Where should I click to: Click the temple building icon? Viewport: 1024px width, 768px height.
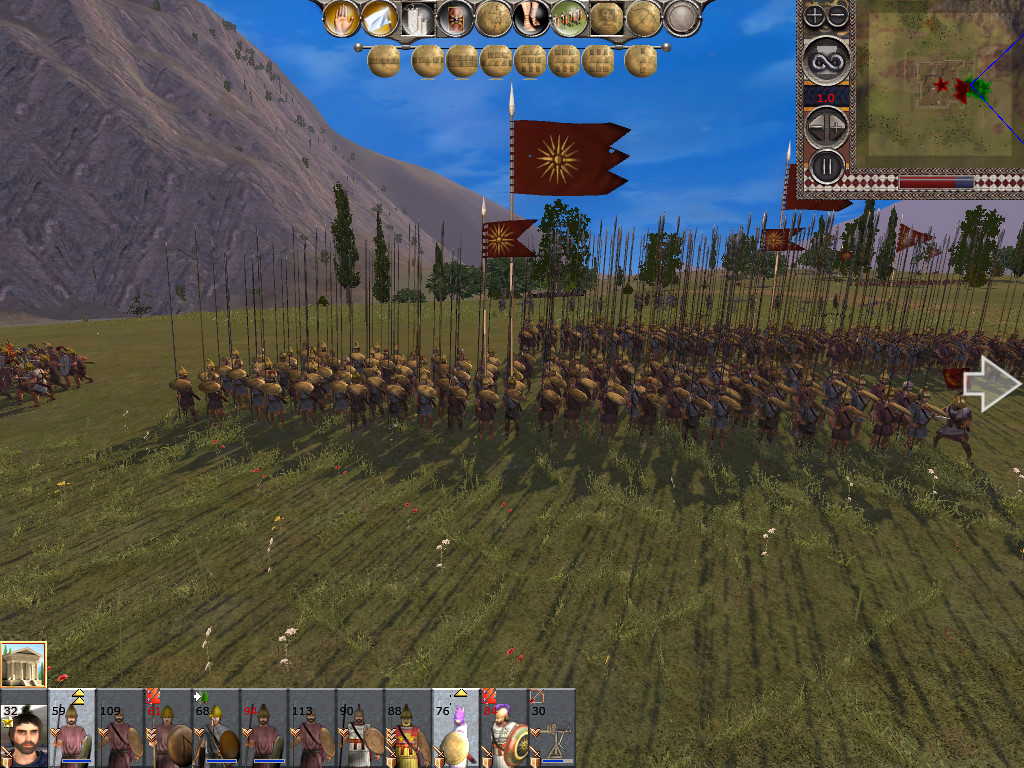[x=23, y=664]
